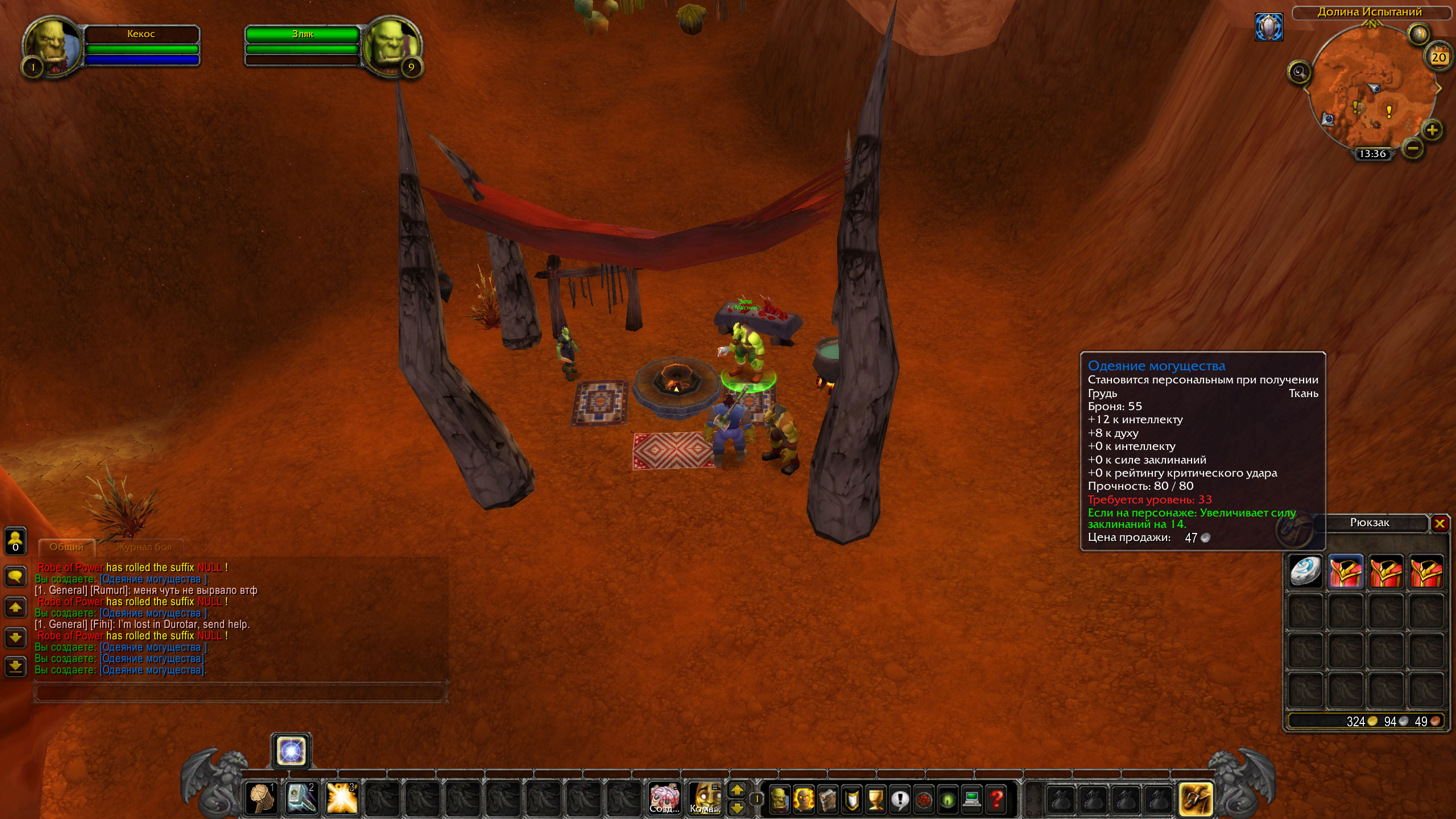Click the minimap zoom-out minus button
Viewport: 1456px width, 819px height.
coord(1413,148)
